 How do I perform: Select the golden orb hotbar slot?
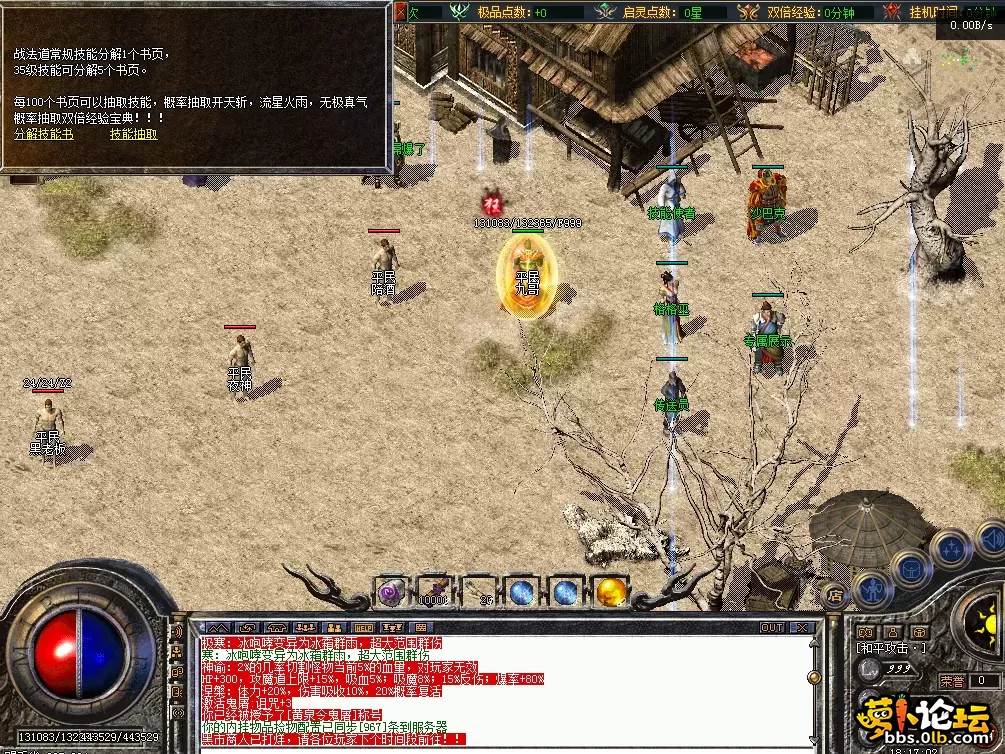pyautogui.click(x=610, y=592)
